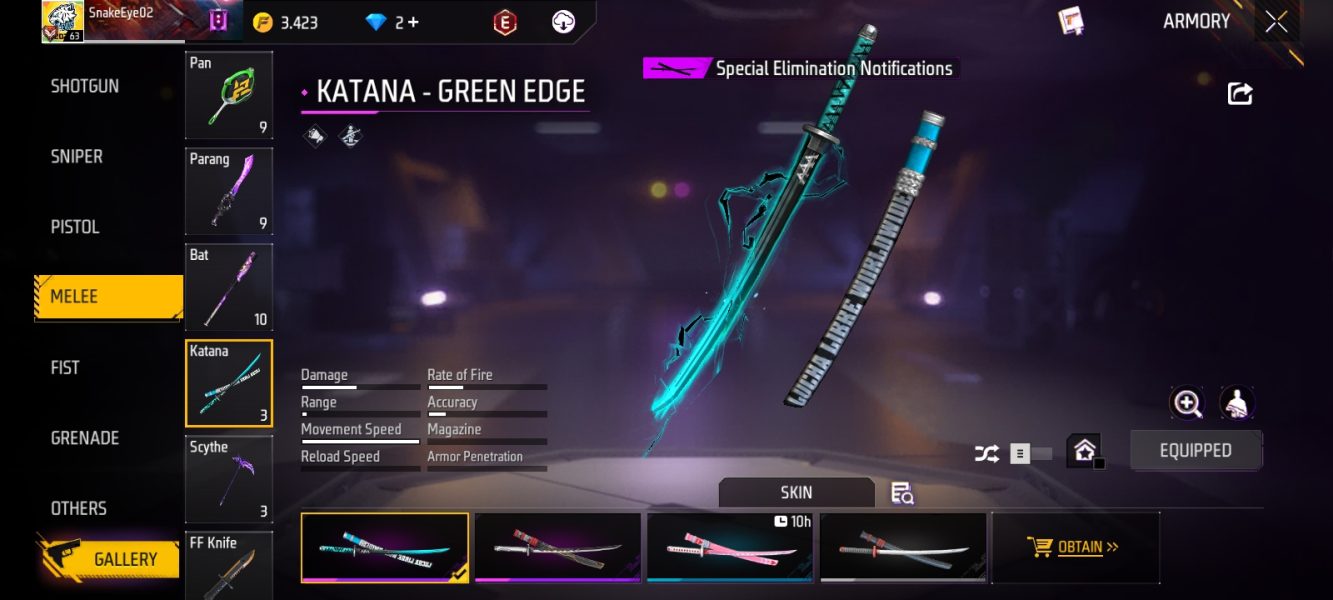Toggle the random skin shuffle switch

click(1030, 453)
